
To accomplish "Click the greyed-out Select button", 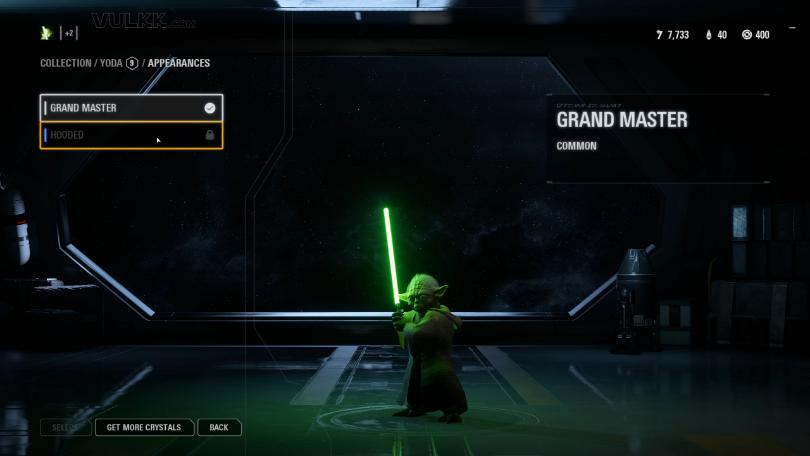I will pos(65,427).
